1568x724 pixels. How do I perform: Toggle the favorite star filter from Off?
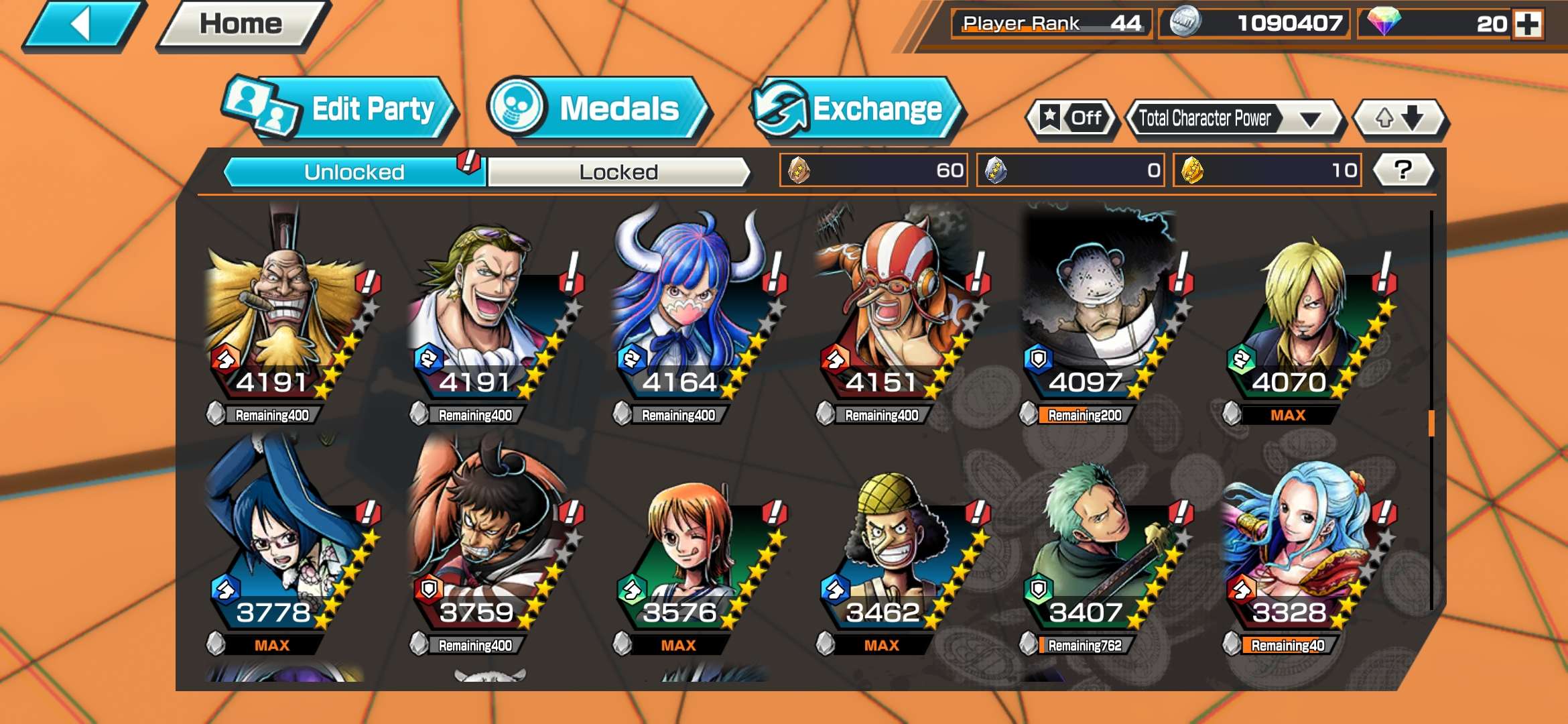(x=1072, y=119)
